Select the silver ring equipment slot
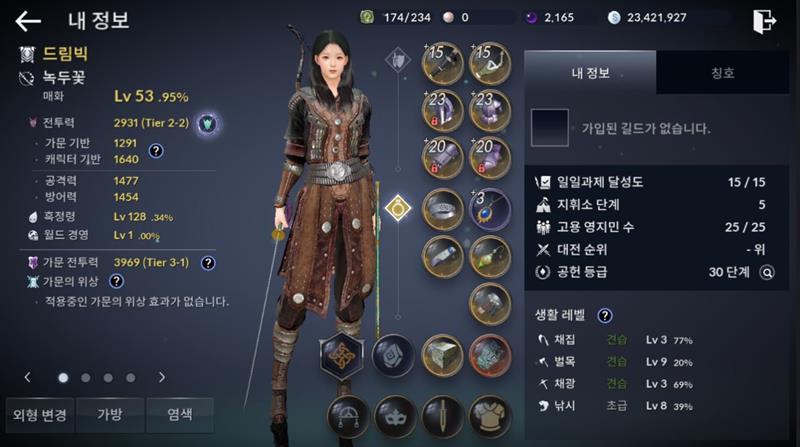The height and width of the screenshot is (447, 800). point(443,208)
